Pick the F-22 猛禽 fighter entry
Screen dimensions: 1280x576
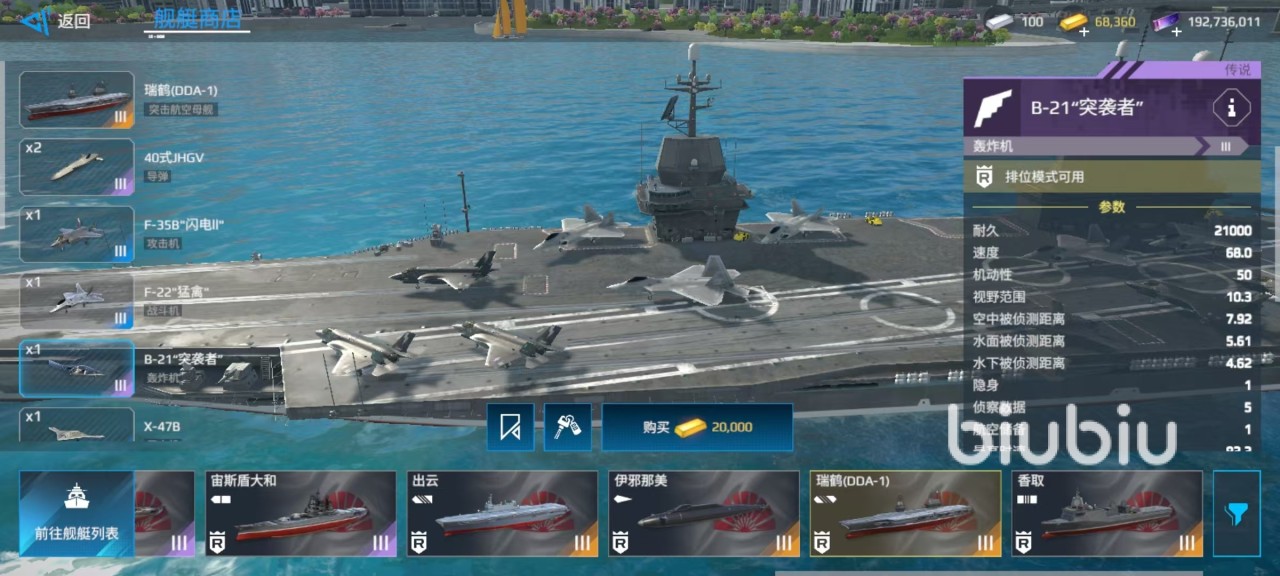point(77,301)
